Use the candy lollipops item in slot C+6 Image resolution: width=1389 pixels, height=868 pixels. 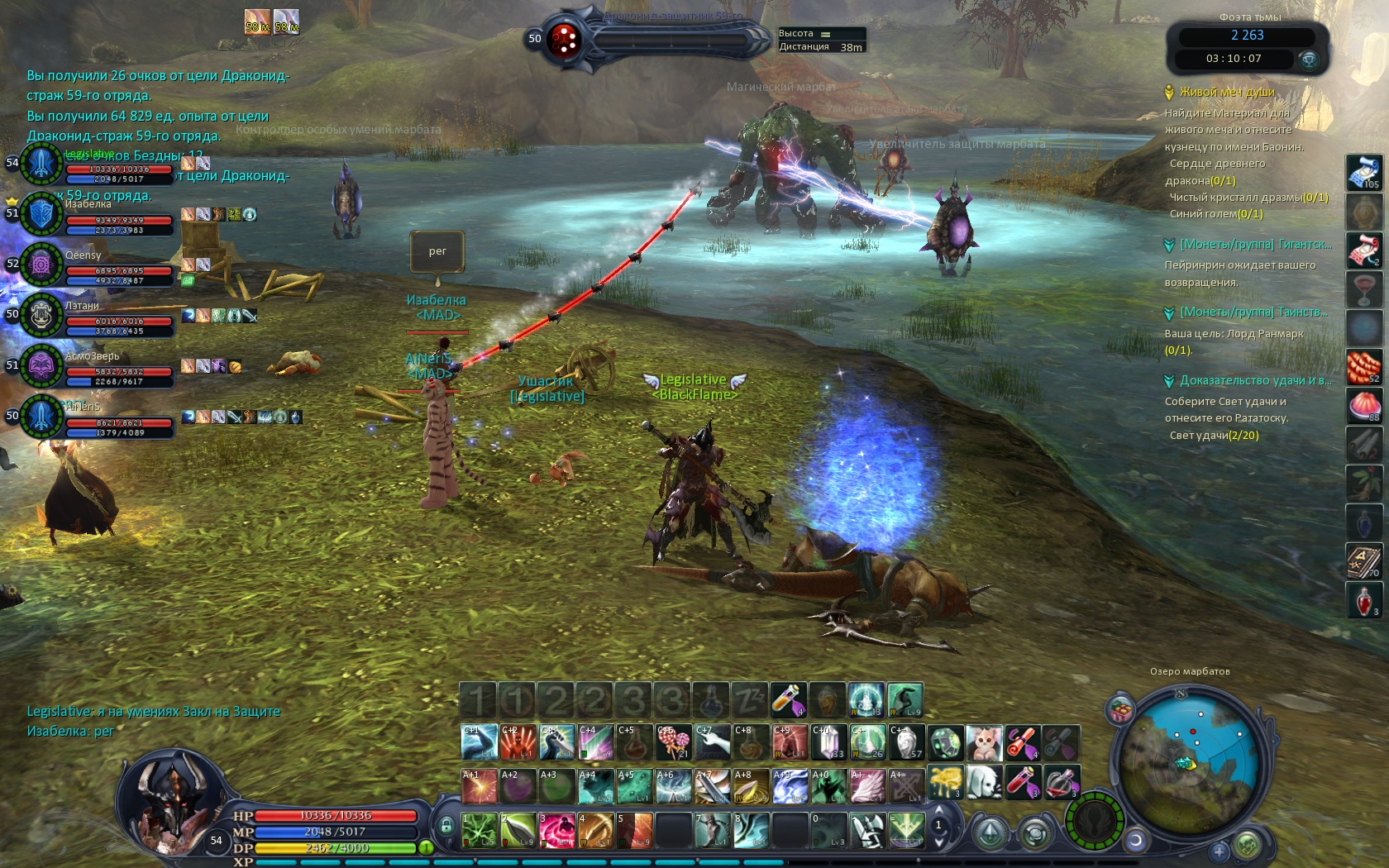[674, 742]
